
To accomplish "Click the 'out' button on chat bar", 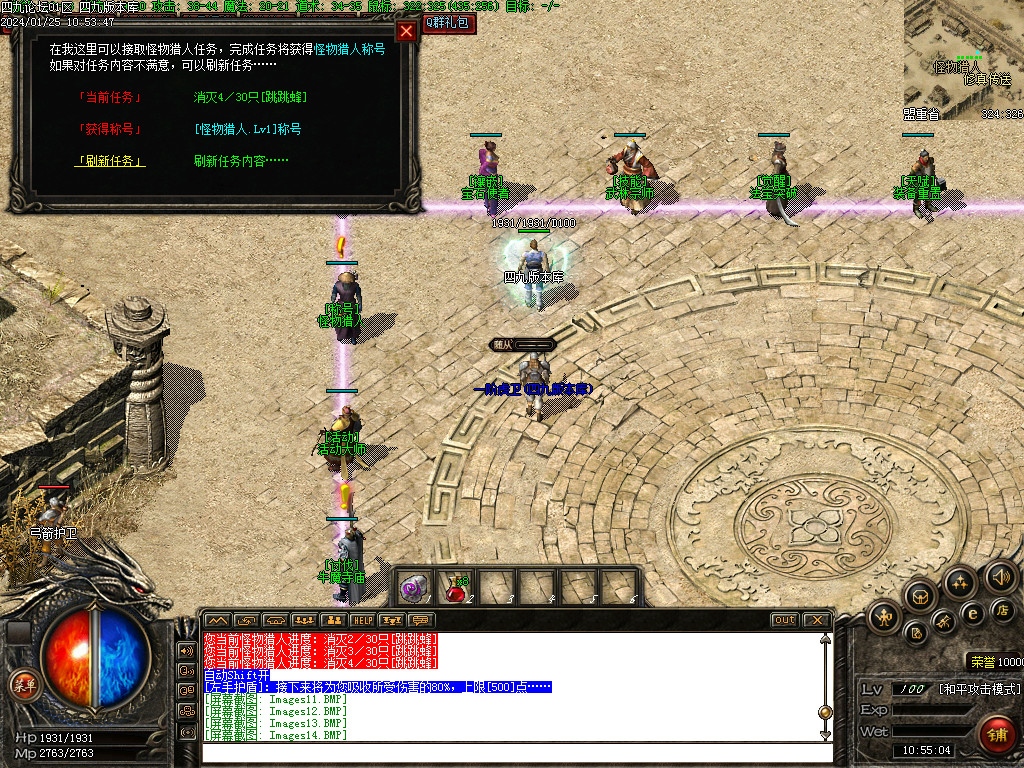I will click(785, 620).
